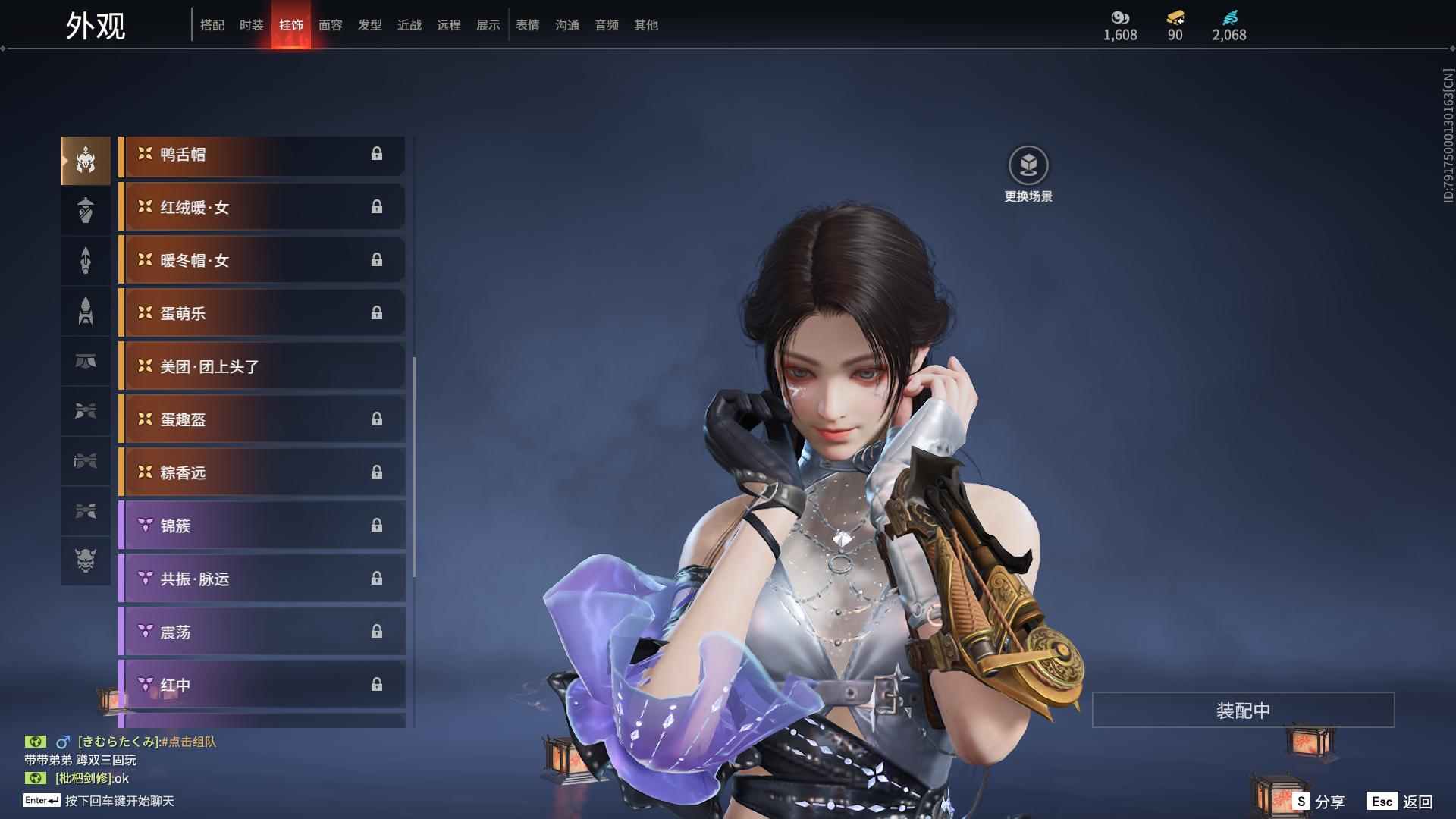Viewport: 1456px width, 819px height.
Task: Select the oni mask category icon
Action: [86, 560]
